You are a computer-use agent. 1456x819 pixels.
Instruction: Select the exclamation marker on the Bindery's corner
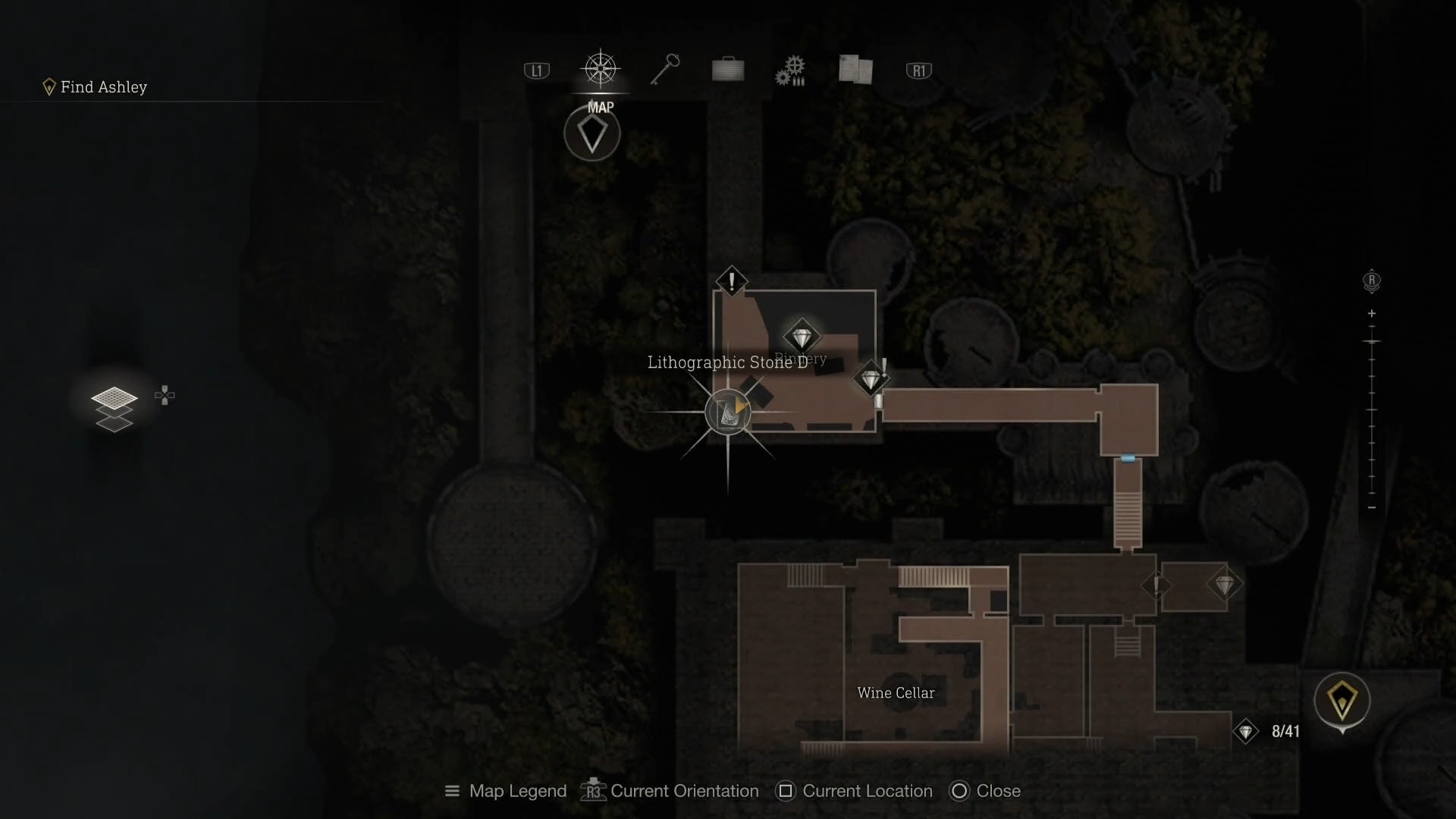[x=731, y=281]
